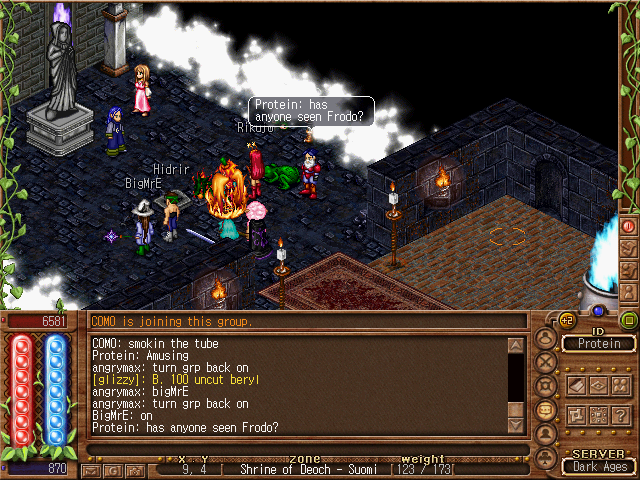Viewport: 640px width, 480px height.
Task: Click the small G button on bottom bar
Action: [111, 470]
